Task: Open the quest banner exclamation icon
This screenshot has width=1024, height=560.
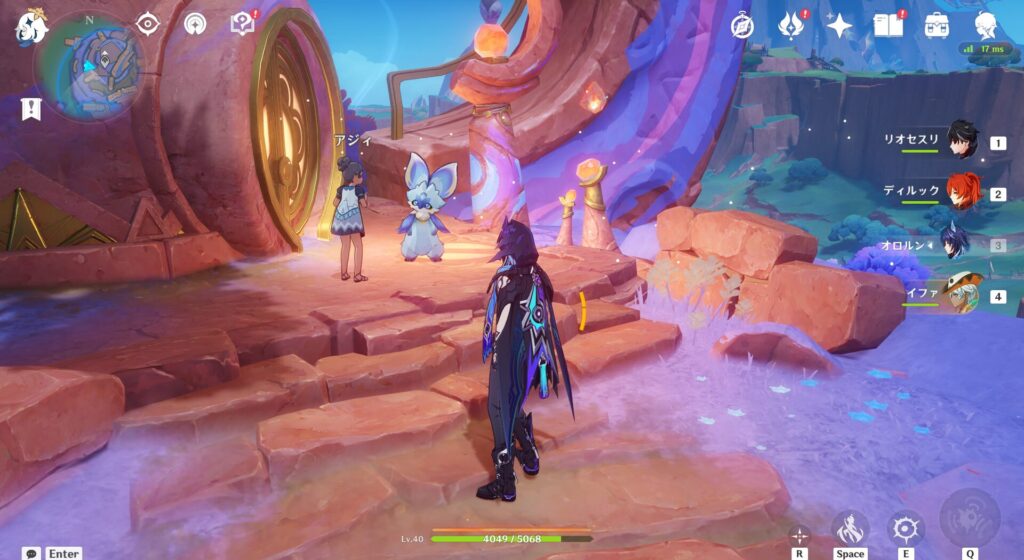Action: click(x=30, y=109)
